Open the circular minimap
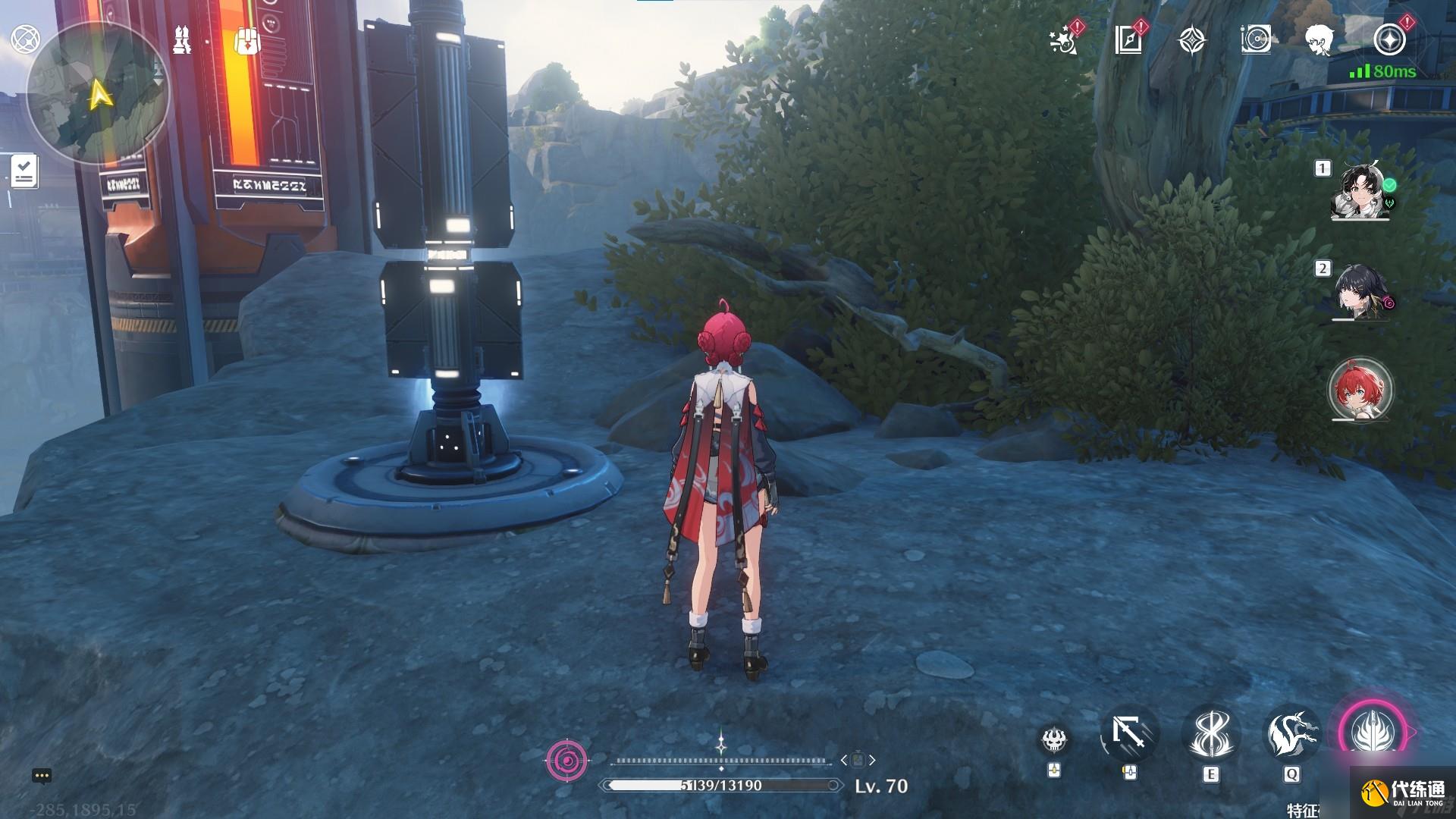1456x819 pixels. [97, 94]
